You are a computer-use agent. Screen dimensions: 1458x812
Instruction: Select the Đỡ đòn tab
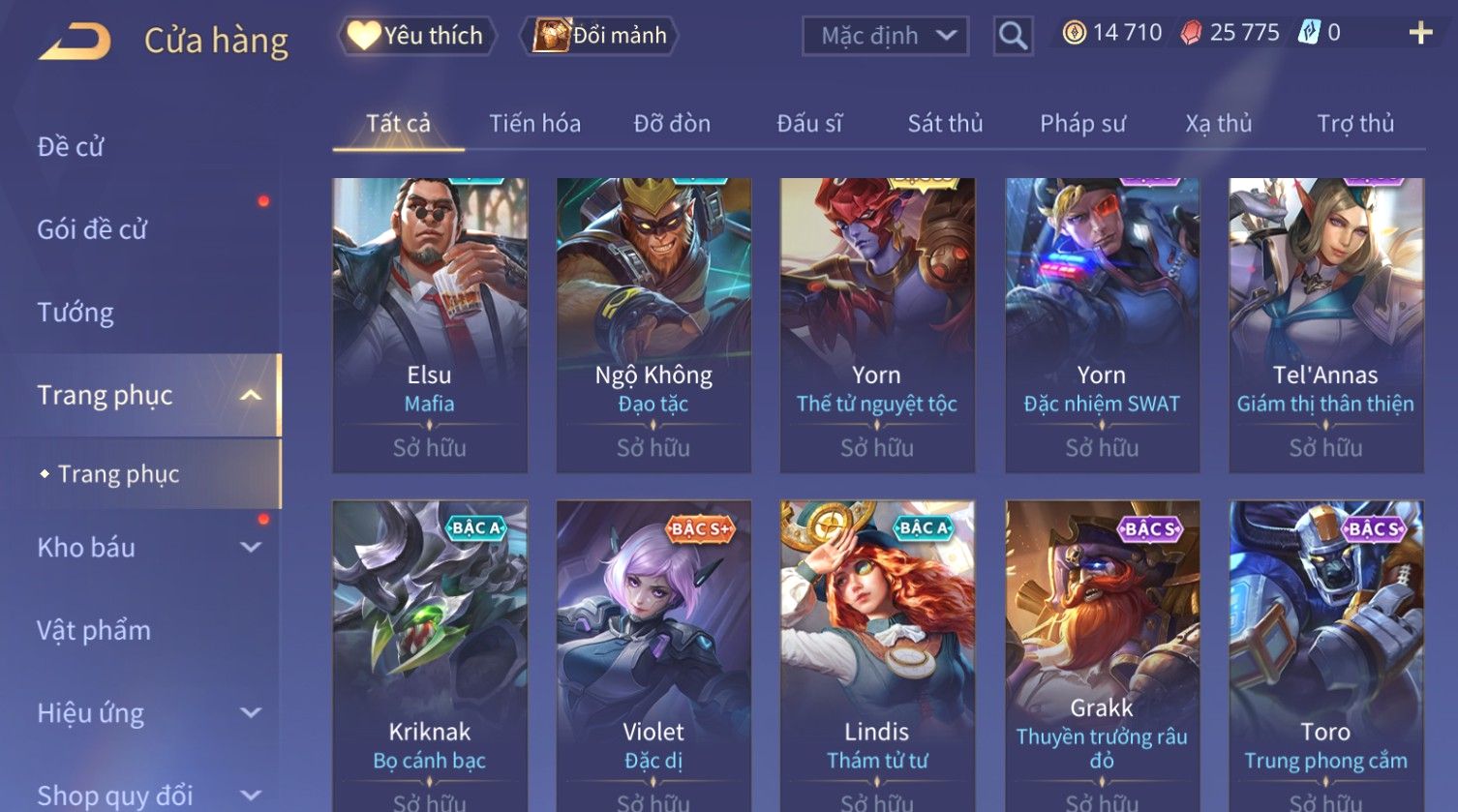672,124
